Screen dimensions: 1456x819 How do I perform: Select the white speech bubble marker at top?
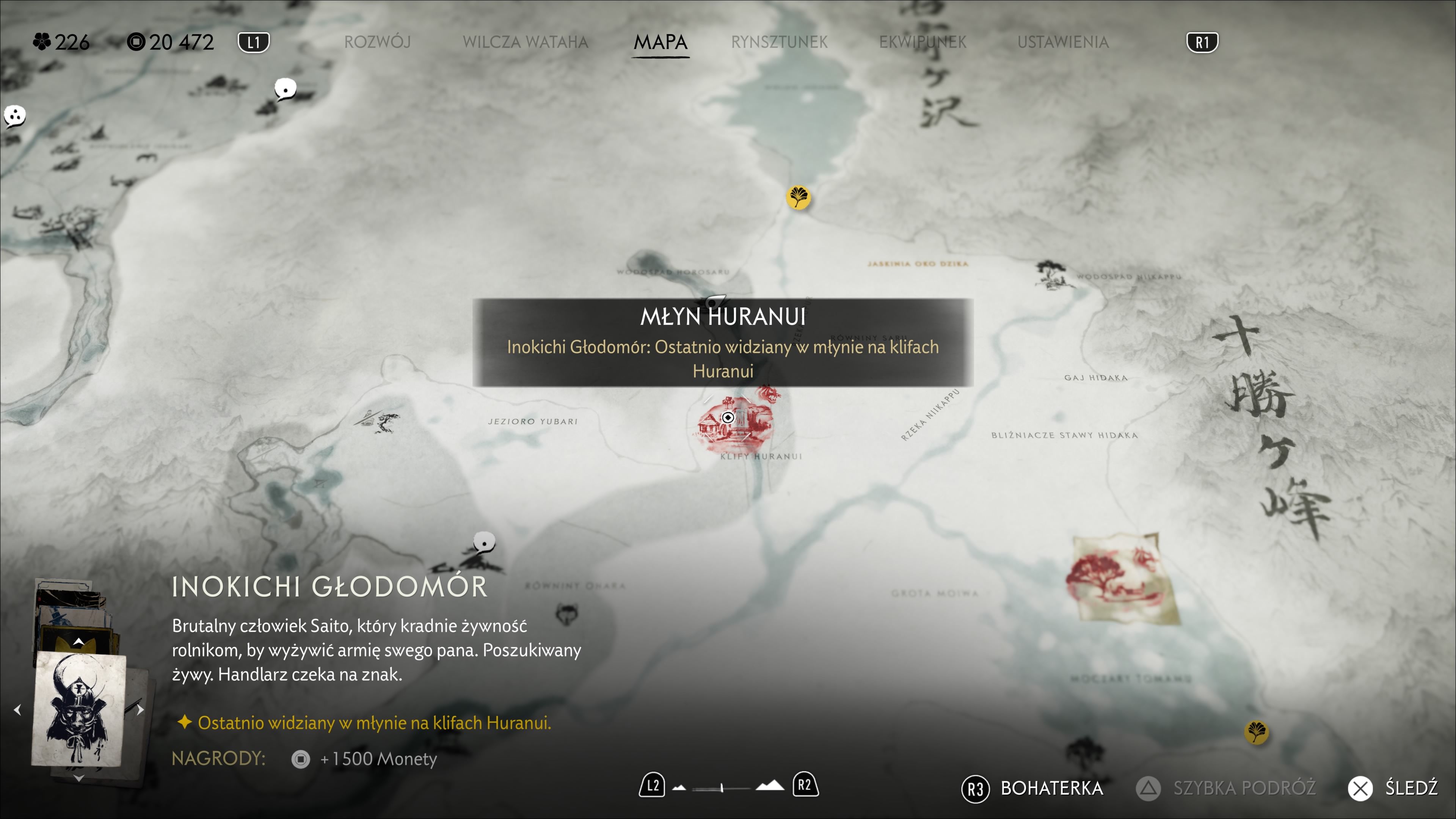point(285,89)
